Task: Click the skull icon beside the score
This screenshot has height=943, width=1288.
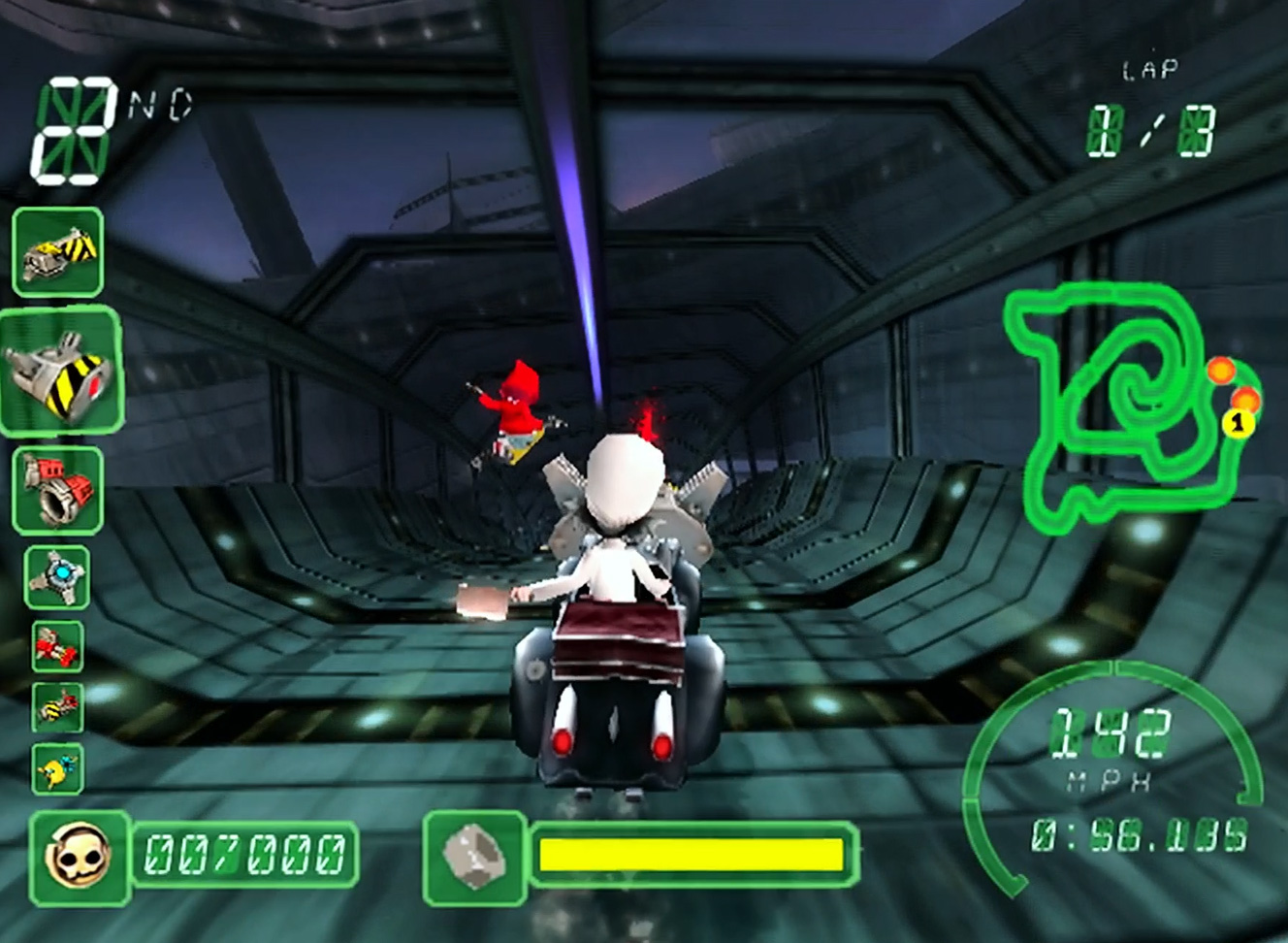Action: click(80, 856)
